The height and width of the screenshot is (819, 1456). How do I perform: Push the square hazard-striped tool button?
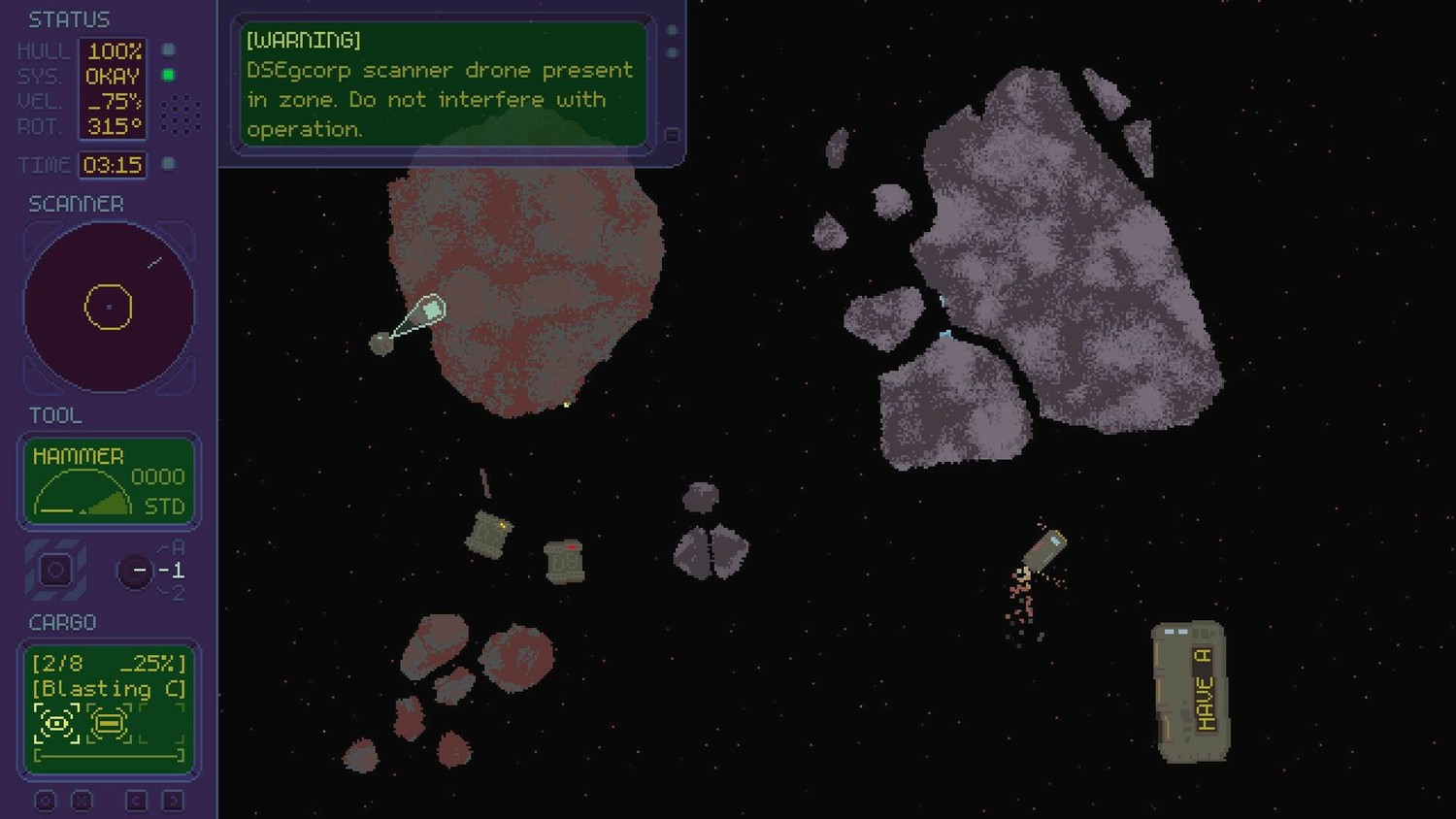coord(55,571)
